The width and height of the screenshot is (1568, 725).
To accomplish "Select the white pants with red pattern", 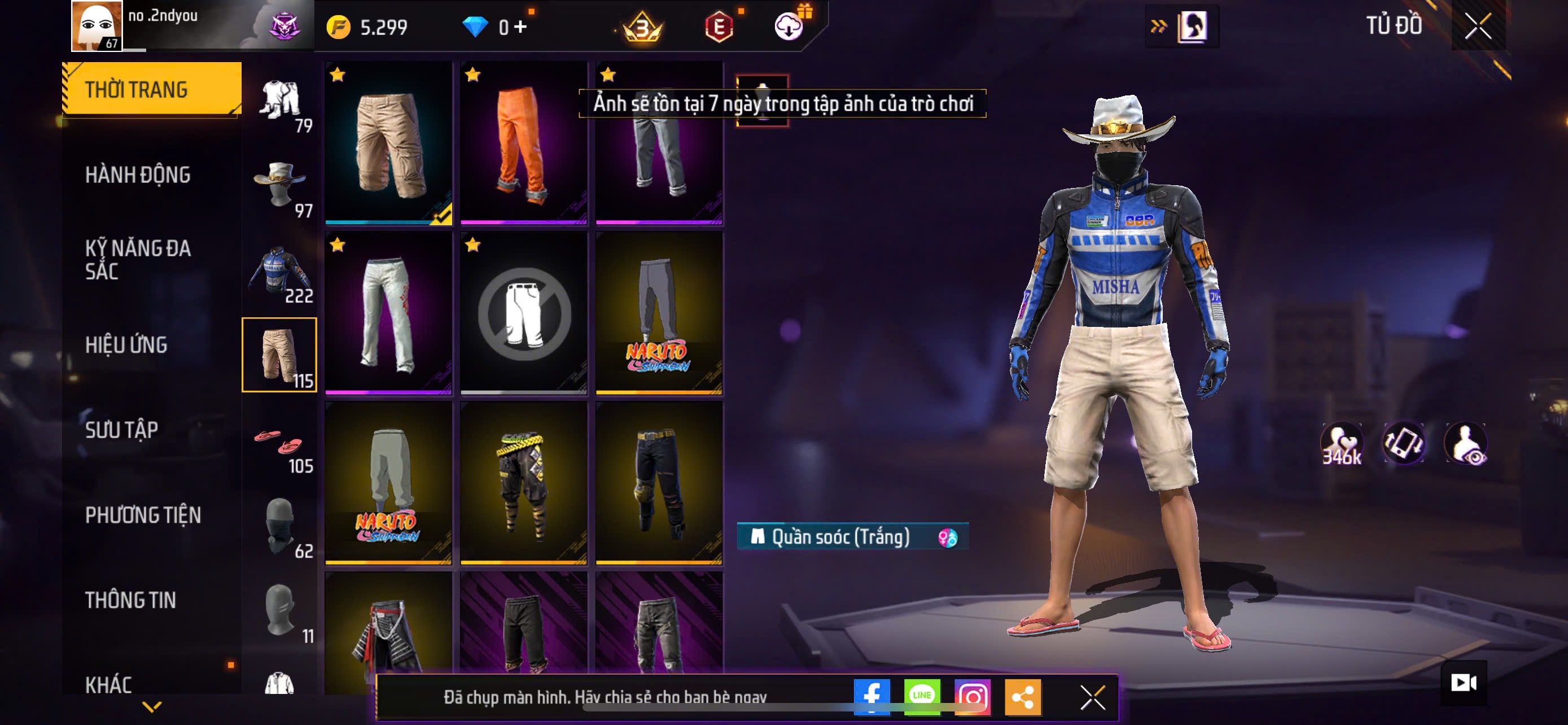I will (x=388, y=313).
